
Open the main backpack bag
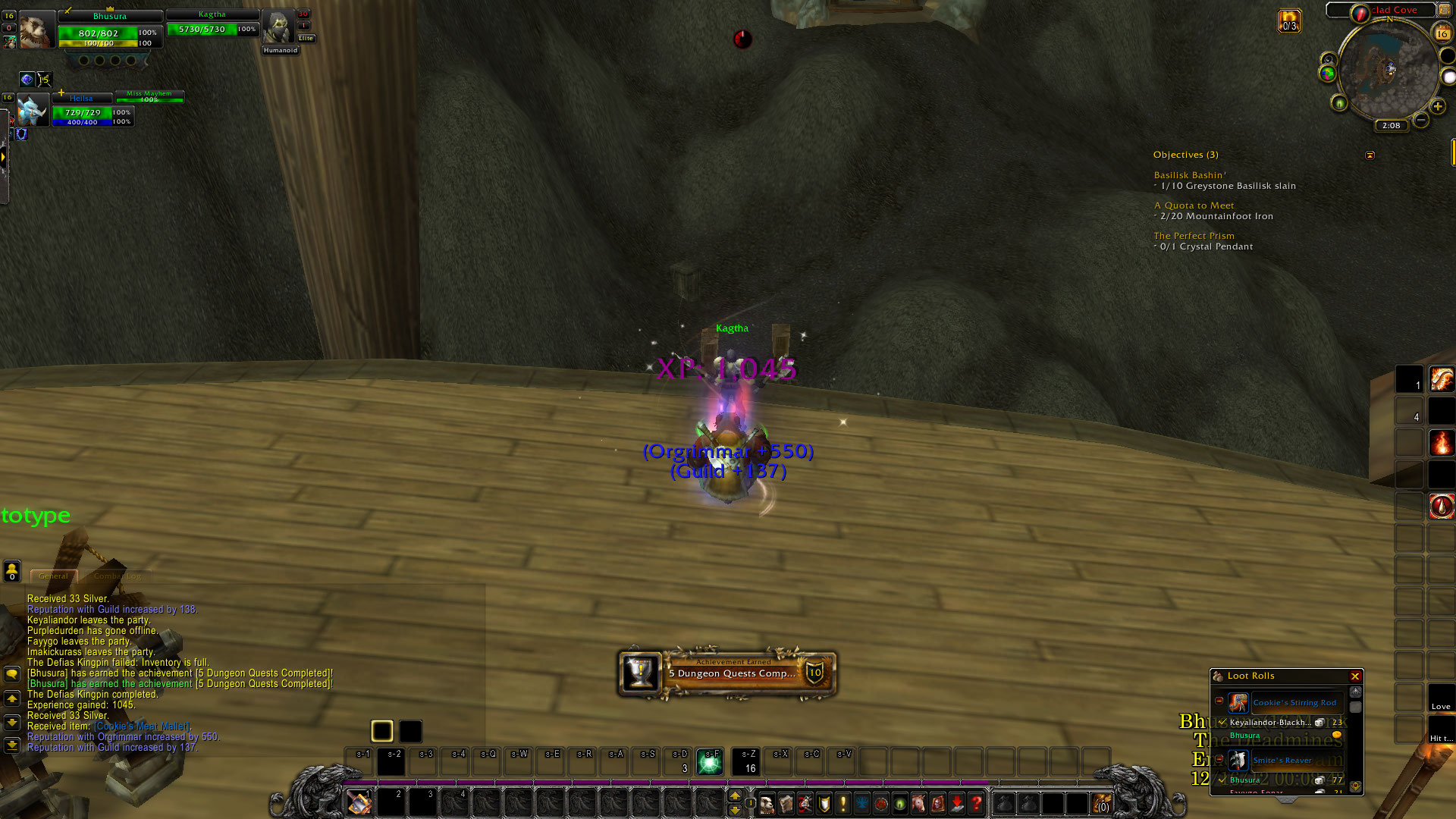1101,803
